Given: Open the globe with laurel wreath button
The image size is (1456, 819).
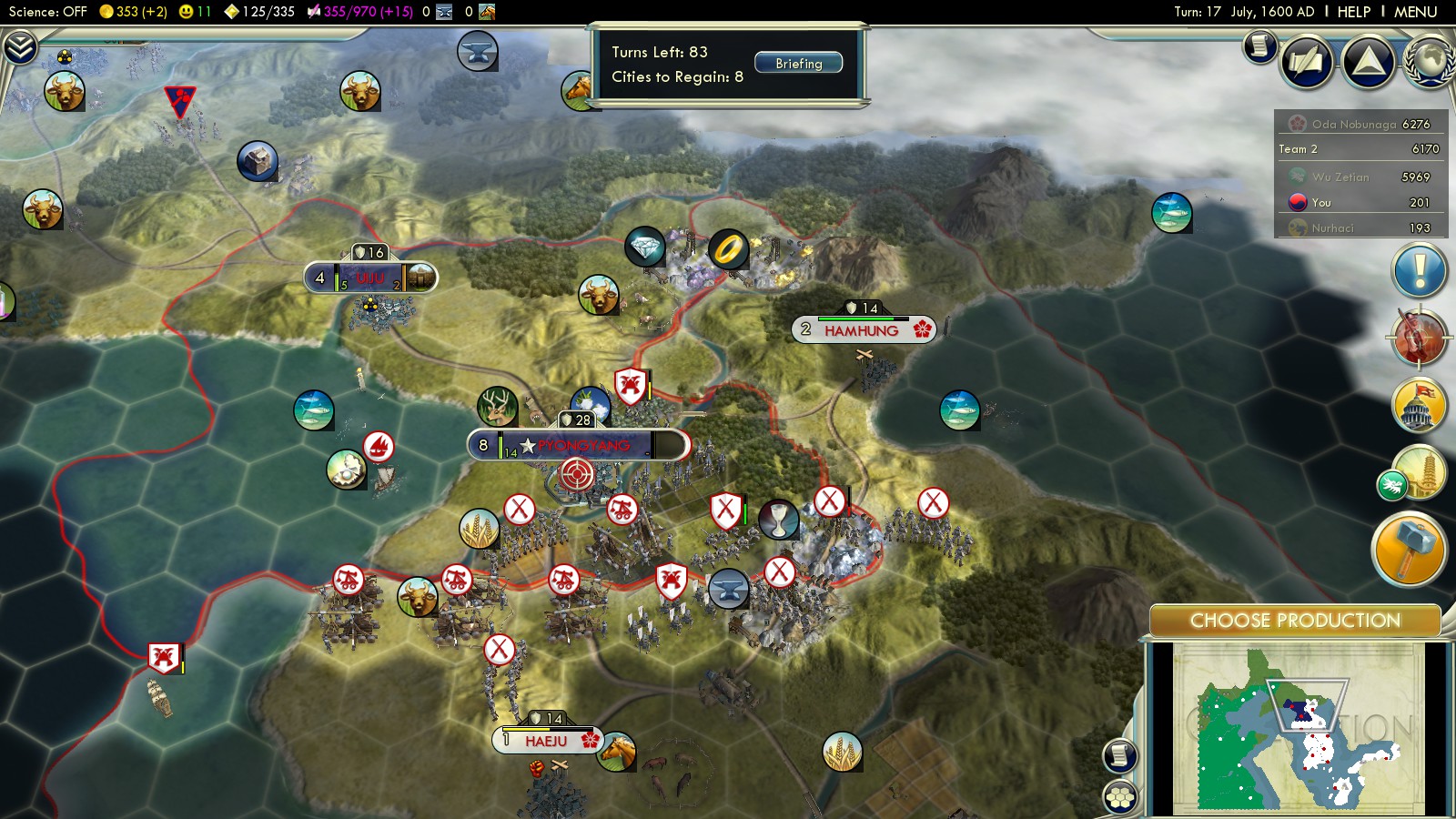Looking at the screenshot, I should [x=1429, y=62].
